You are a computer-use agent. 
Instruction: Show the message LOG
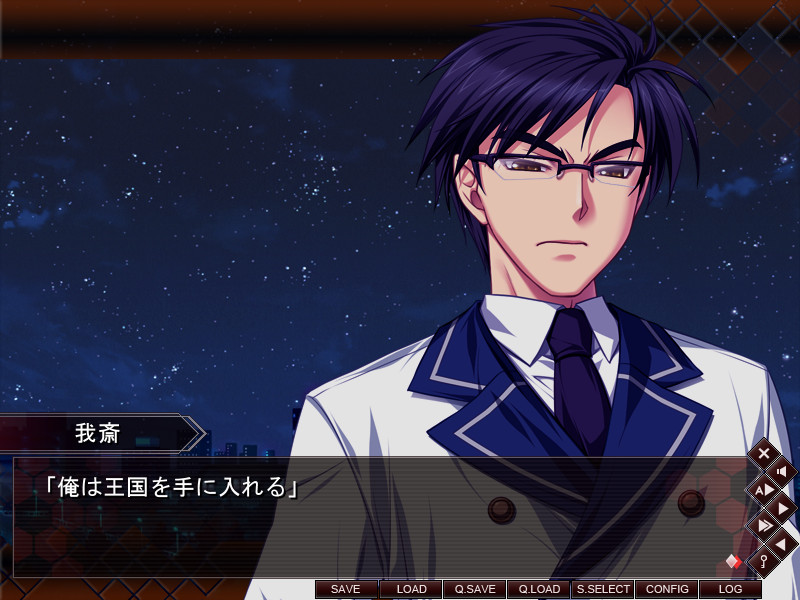pos(730,589)
